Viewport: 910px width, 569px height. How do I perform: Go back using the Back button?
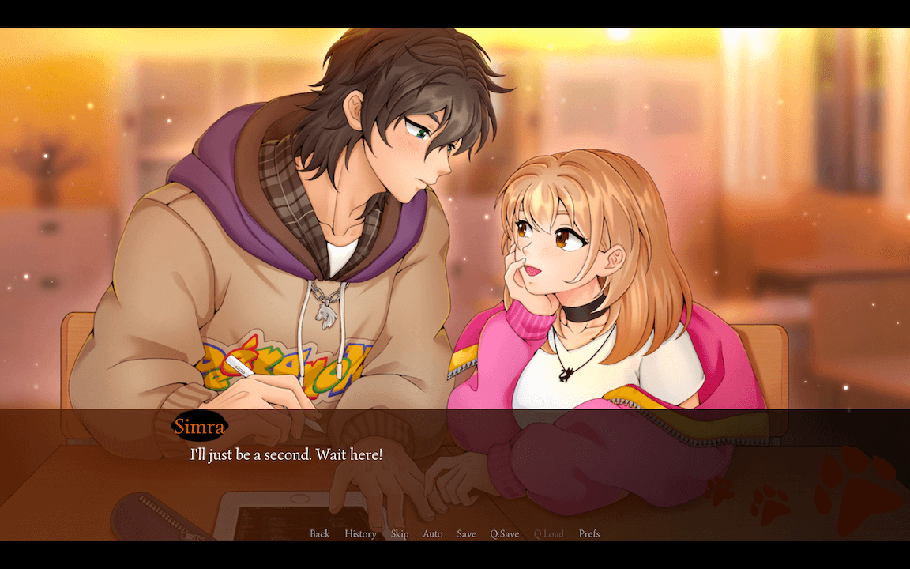tap(319, 534)
